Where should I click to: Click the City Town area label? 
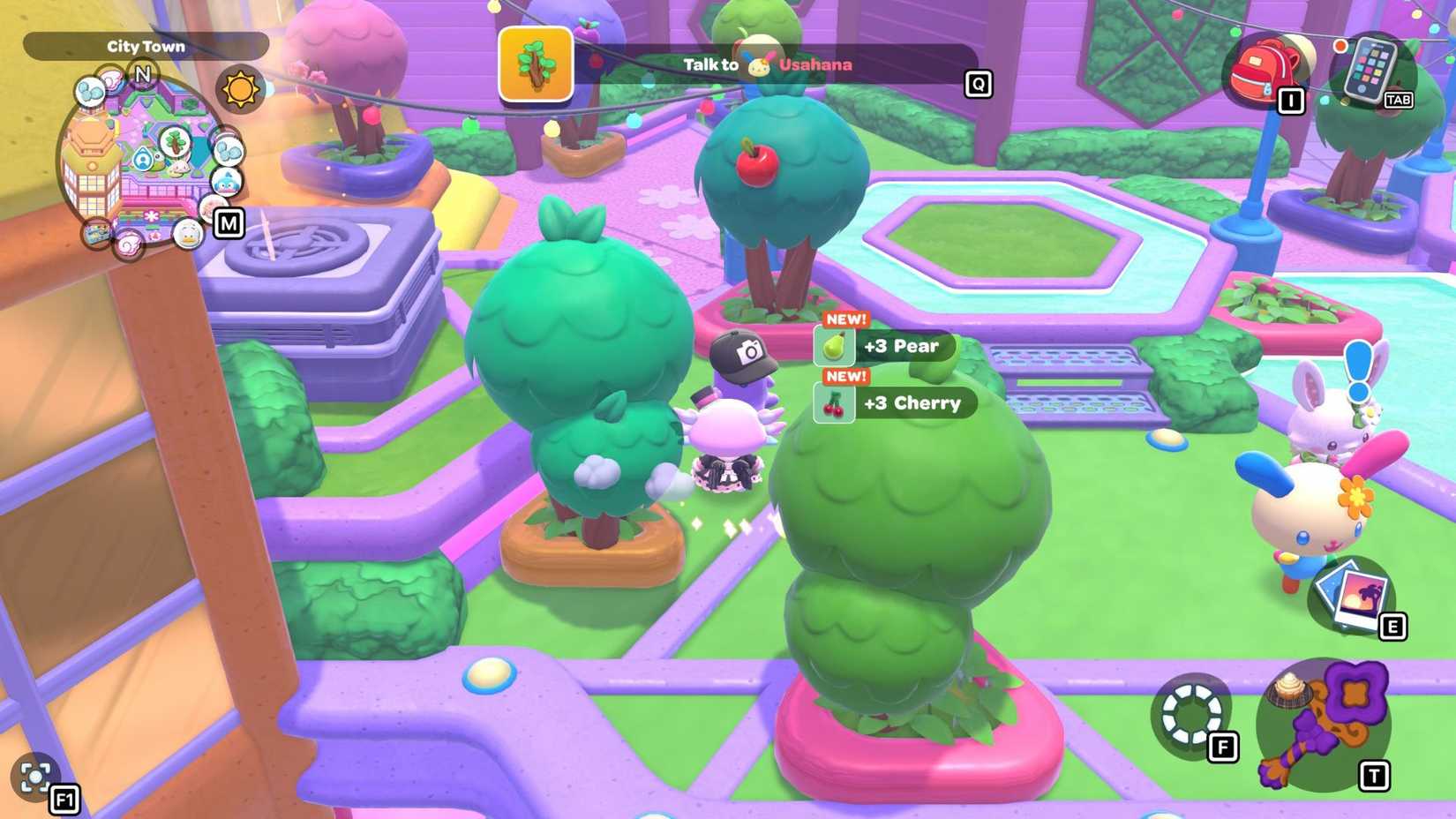146,46
